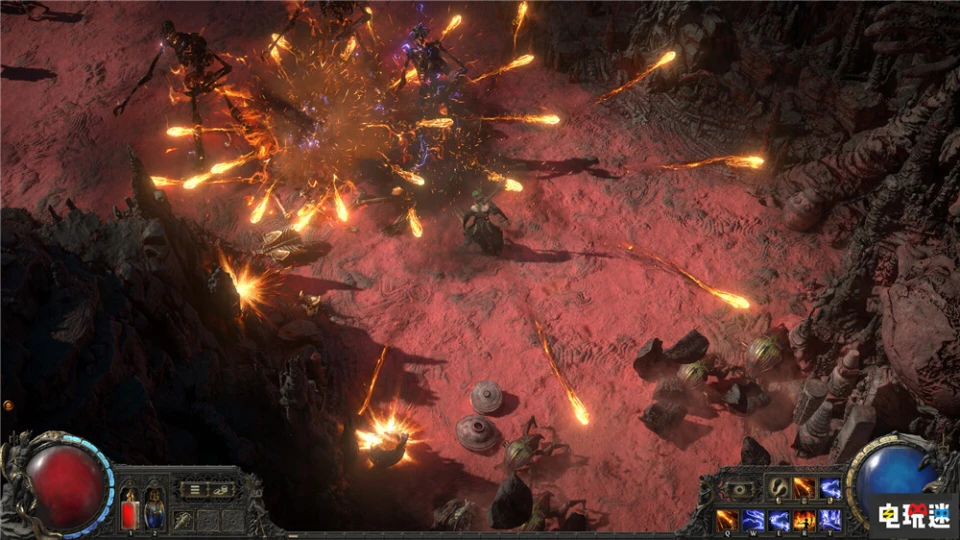The image size is (960, 540).
Task: Select the weapon icon slot beside the flasks
Action: [184, 519]
